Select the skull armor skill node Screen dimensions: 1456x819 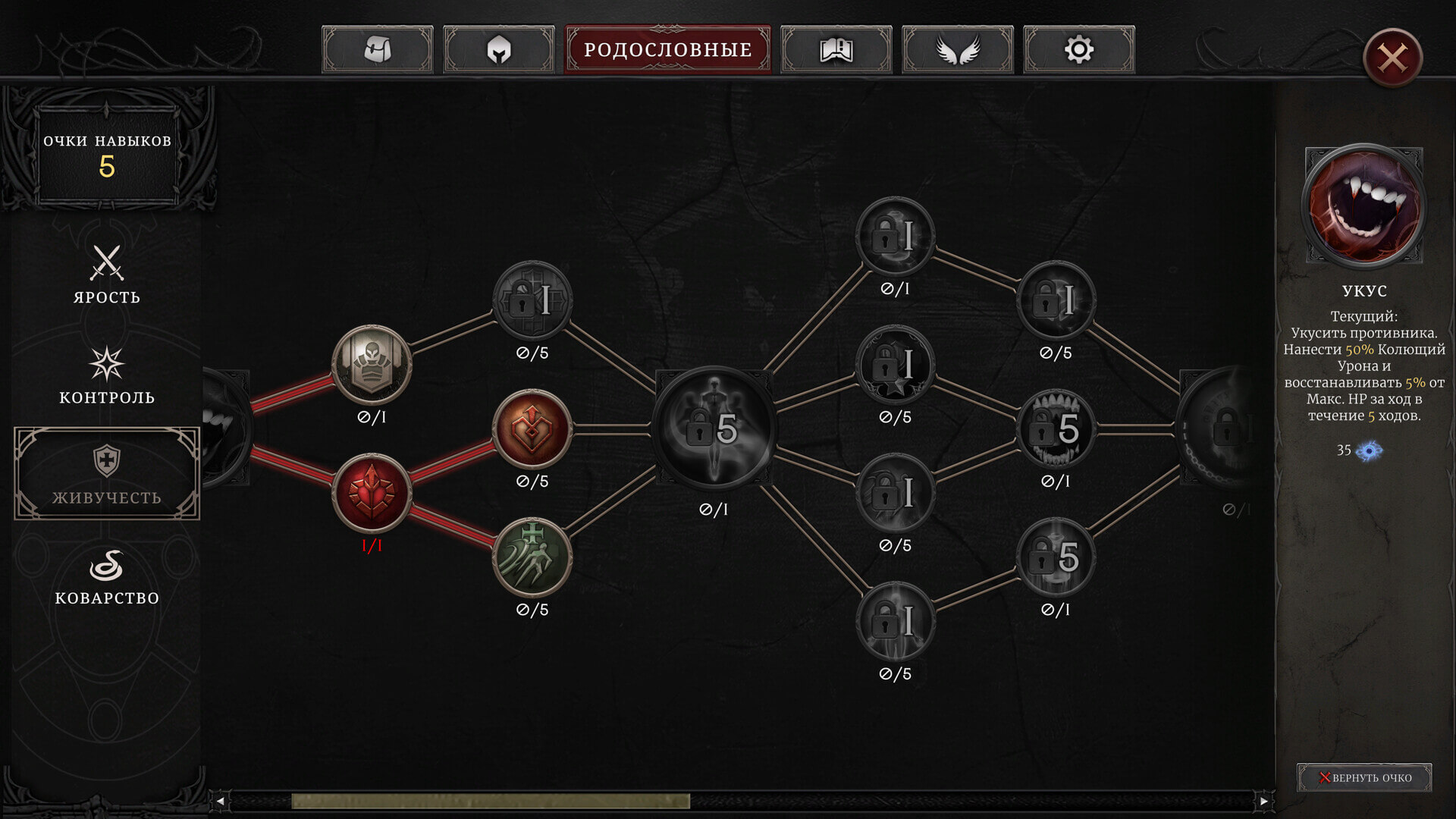(372, 365)
